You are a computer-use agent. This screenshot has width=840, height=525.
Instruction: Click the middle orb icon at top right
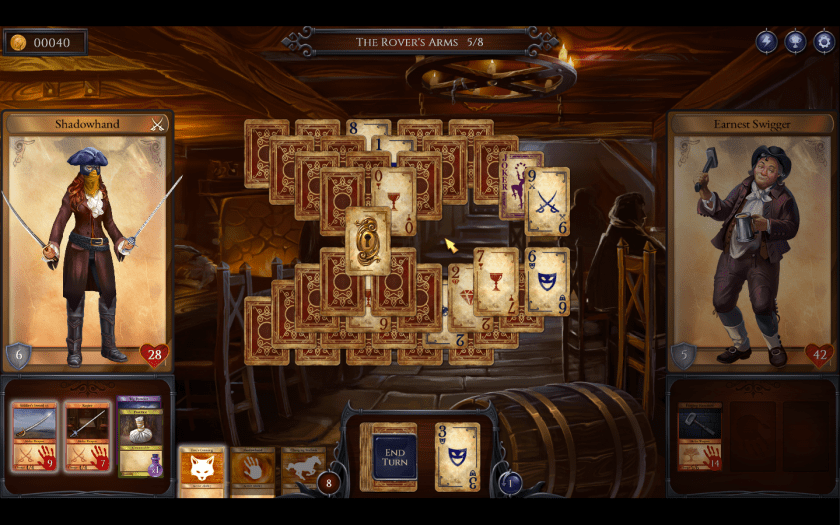tap(795, 42)
